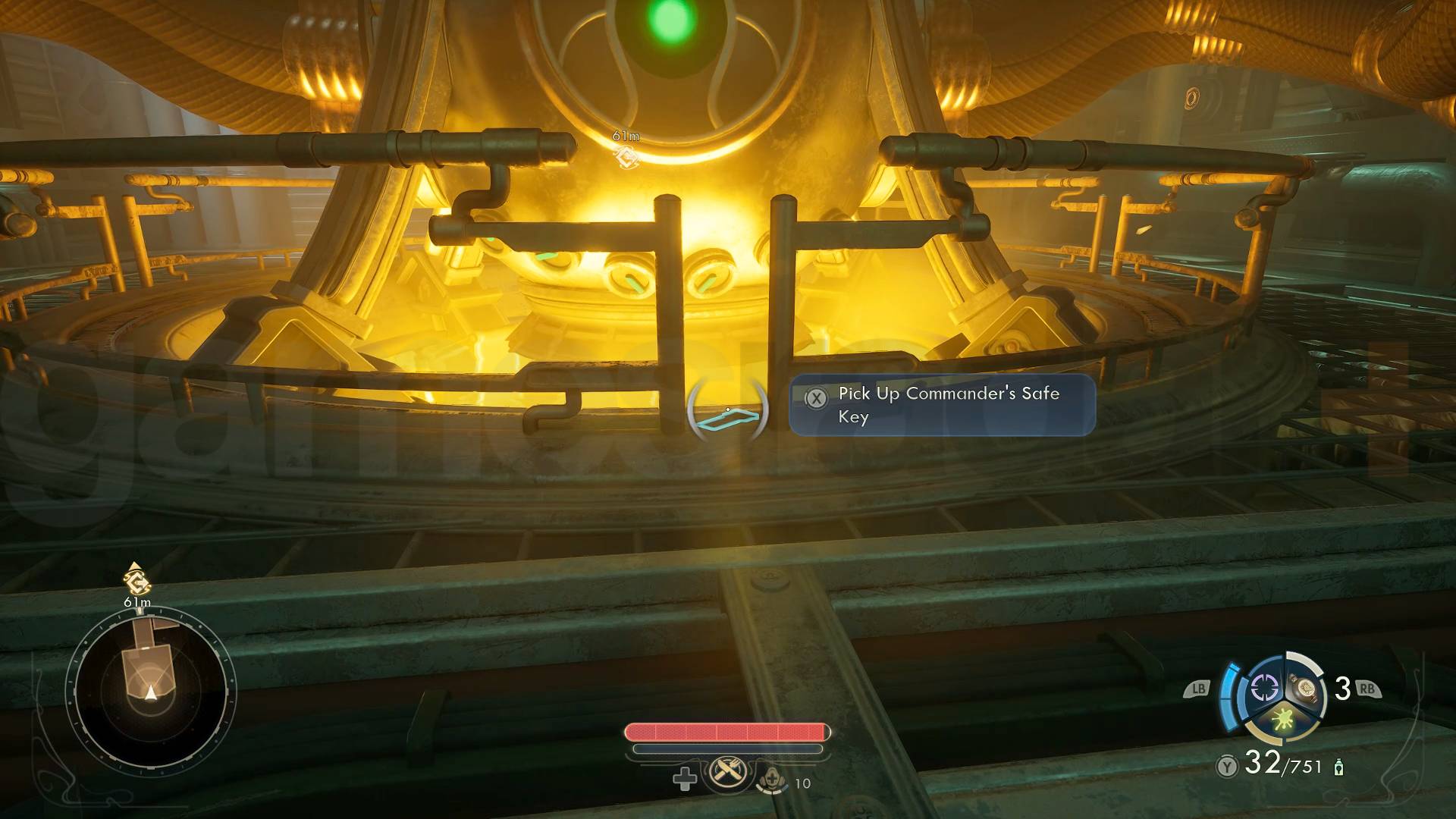The width and height of the screenshot is (1456, 819).
Task: Click the Y button prompt near the ammo count
Action: coord(1228,767)
